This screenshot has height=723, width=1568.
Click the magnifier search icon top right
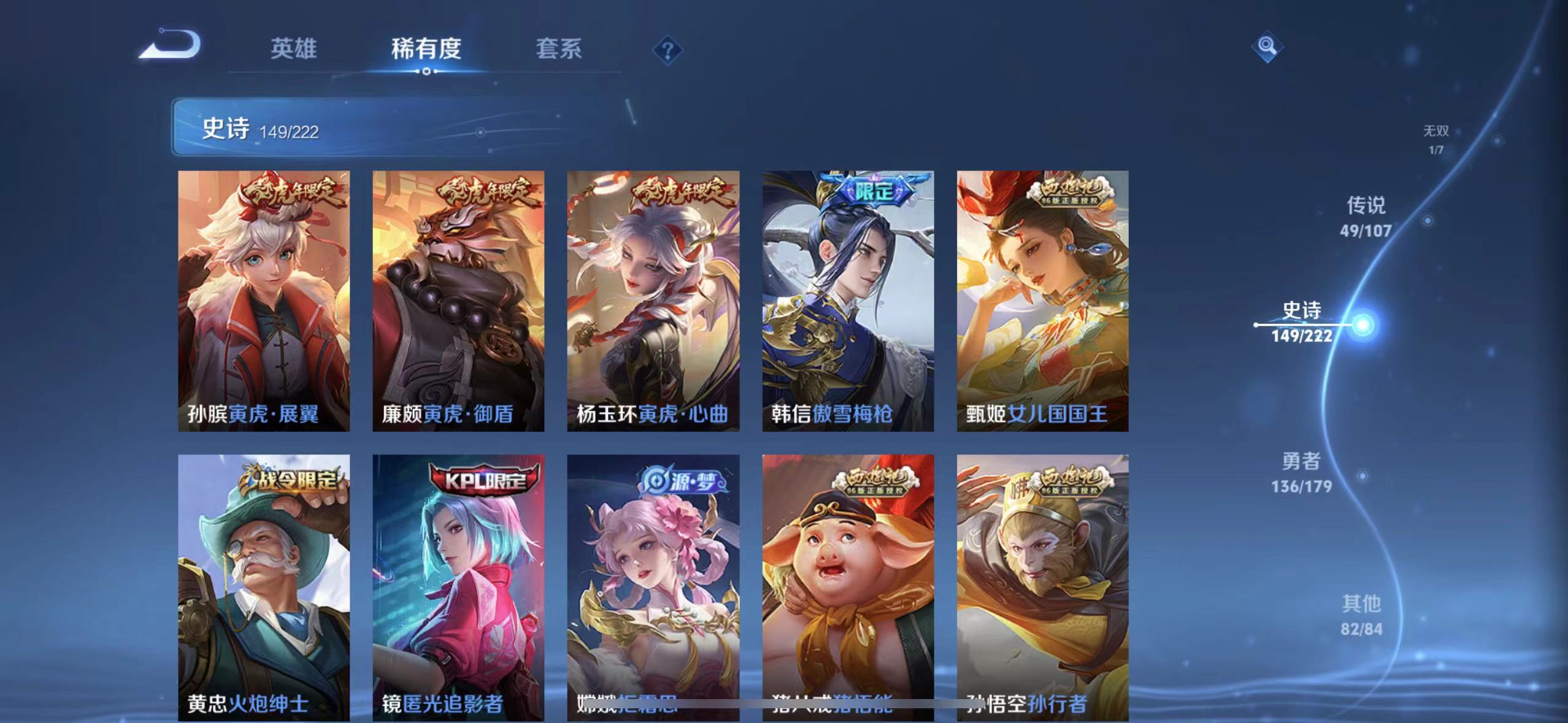[x=1267, y=47]
